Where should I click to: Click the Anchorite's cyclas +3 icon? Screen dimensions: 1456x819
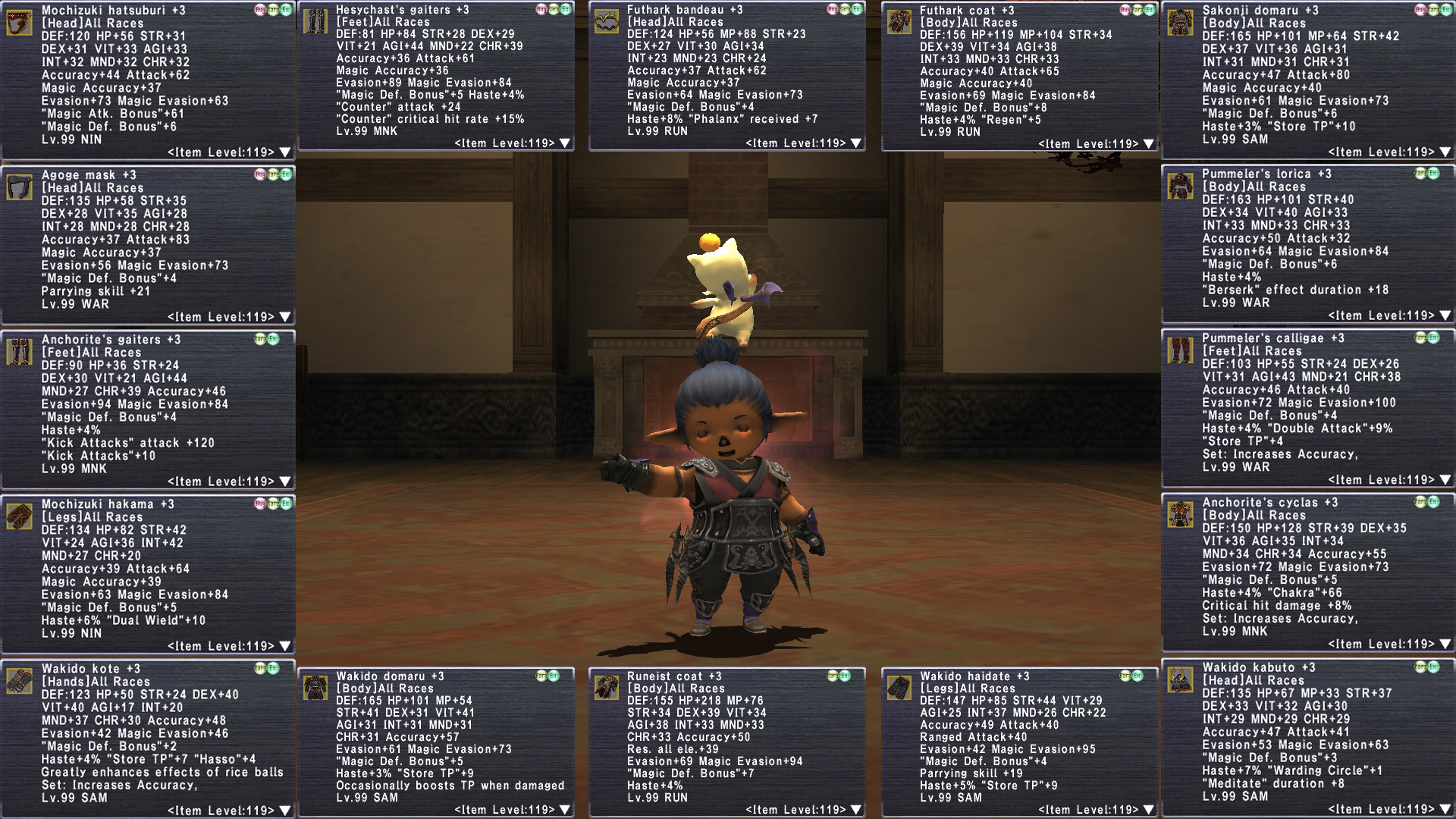point(1180,515)
